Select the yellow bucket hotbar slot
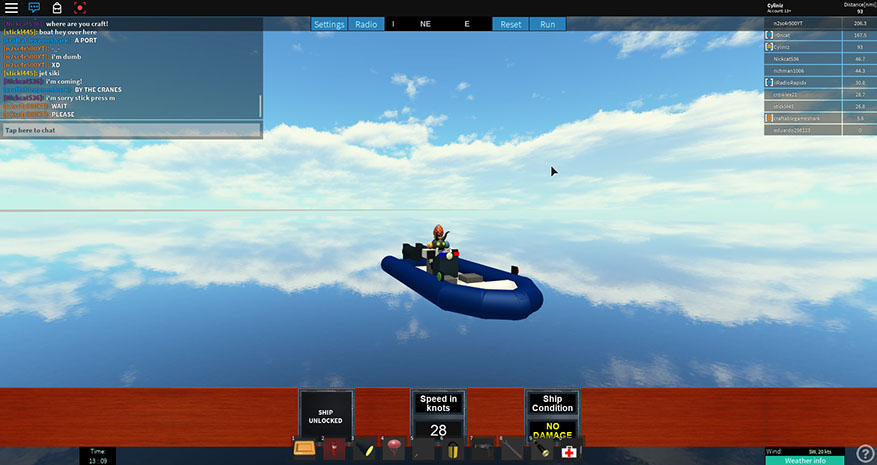Viewport: 877px width, 465px height. pos(452,449)
